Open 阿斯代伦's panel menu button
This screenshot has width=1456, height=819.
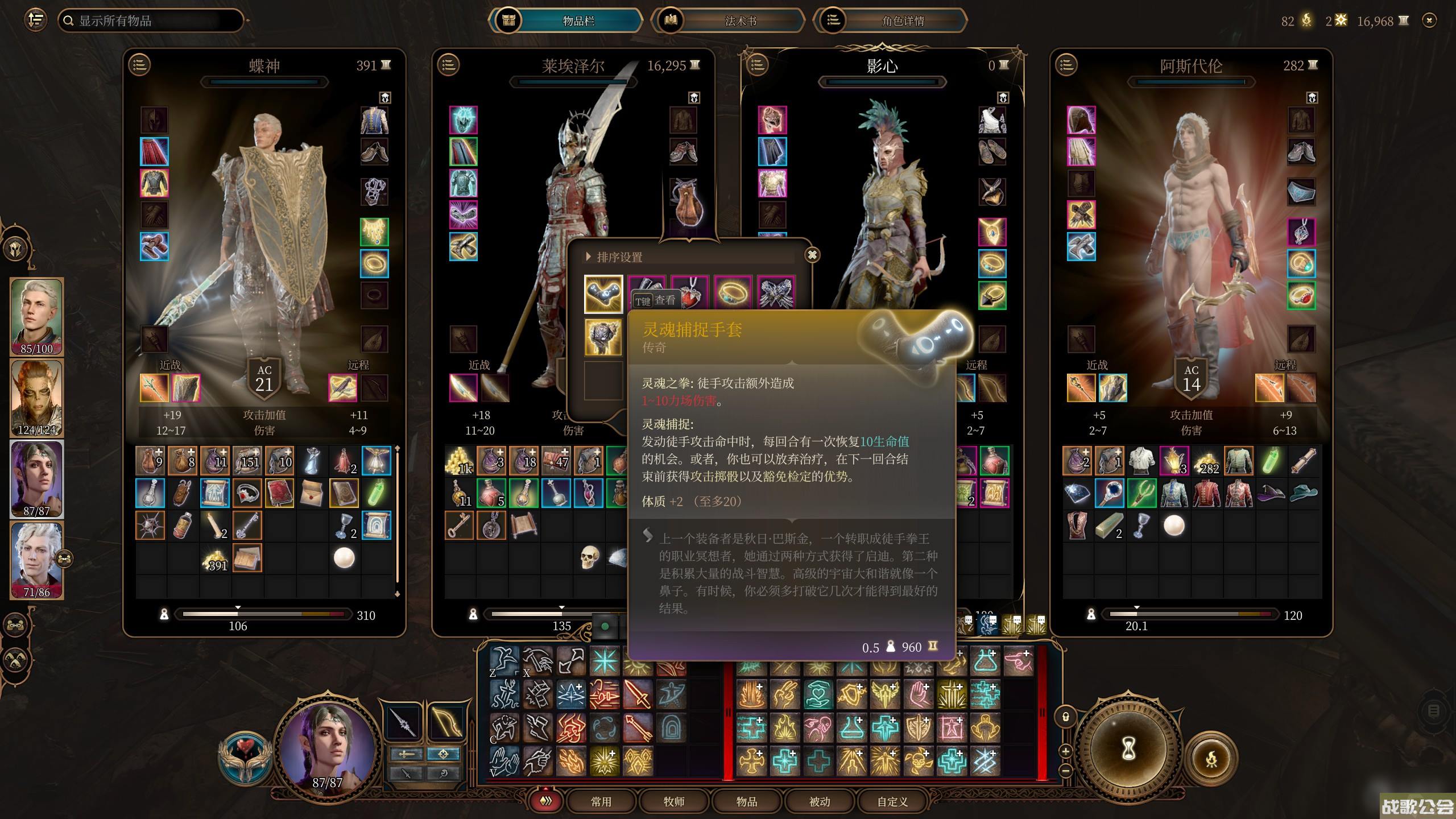click(x=1066, y=65)
